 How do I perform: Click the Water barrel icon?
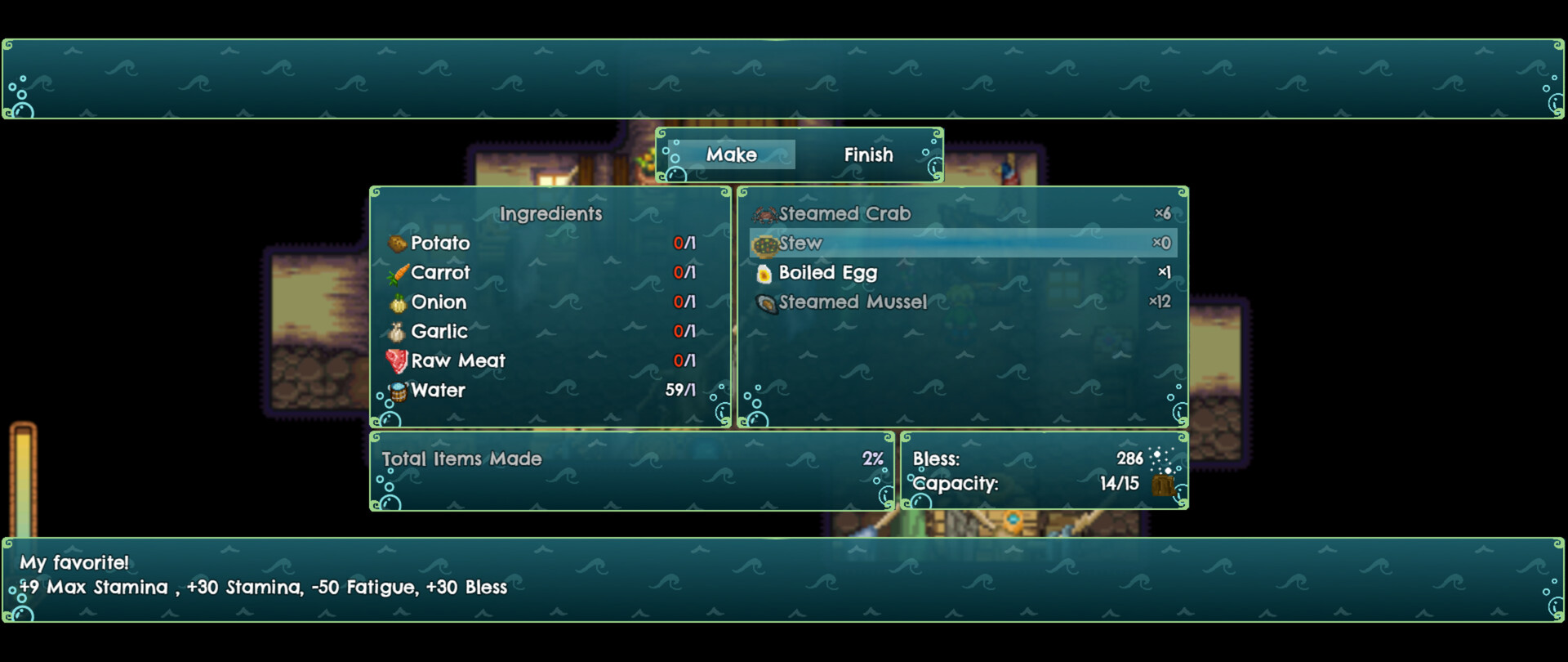[x=398, y=390]
